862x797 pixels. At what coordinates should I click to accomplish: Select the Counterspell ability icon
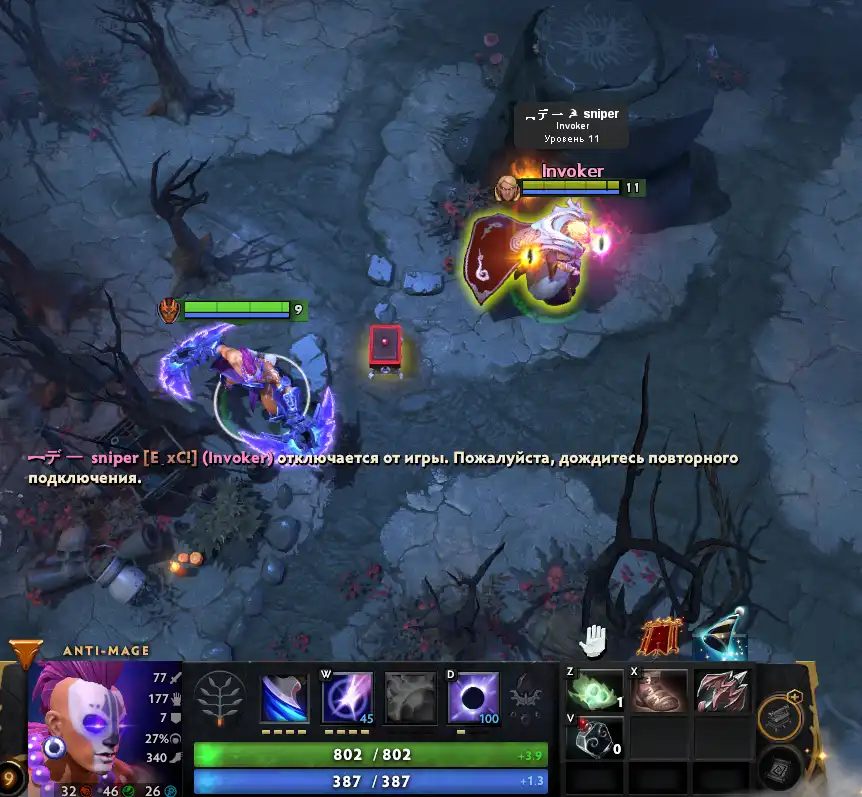click(411, 698)
